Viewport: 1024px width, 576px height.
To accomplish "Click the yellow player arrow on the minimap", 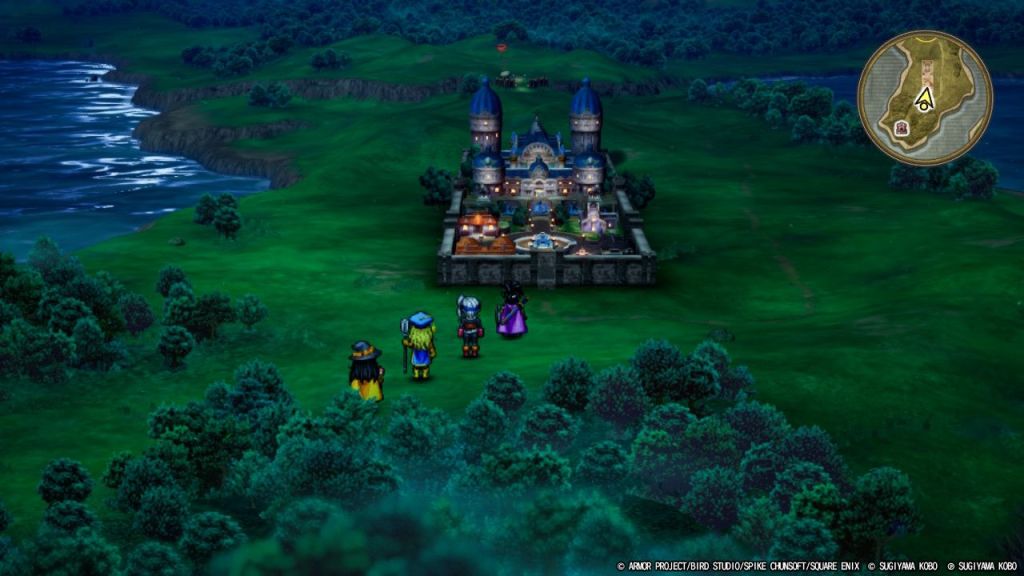I will (x=926, y=98).
